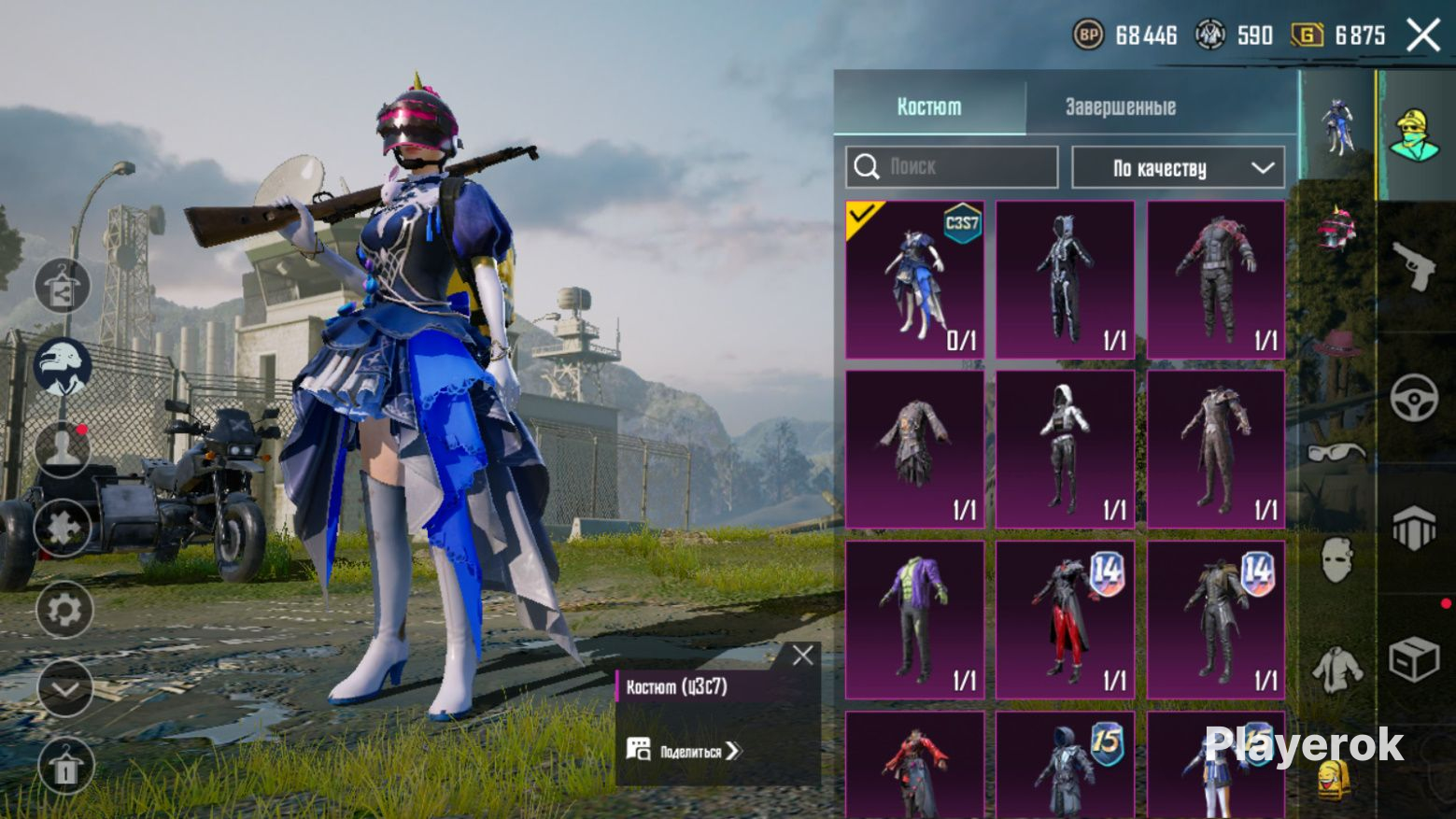This screenshot has height=819, width=1456.
Task: Close the Костюм (ц3с7) info popup
Action: pos(802,656)
